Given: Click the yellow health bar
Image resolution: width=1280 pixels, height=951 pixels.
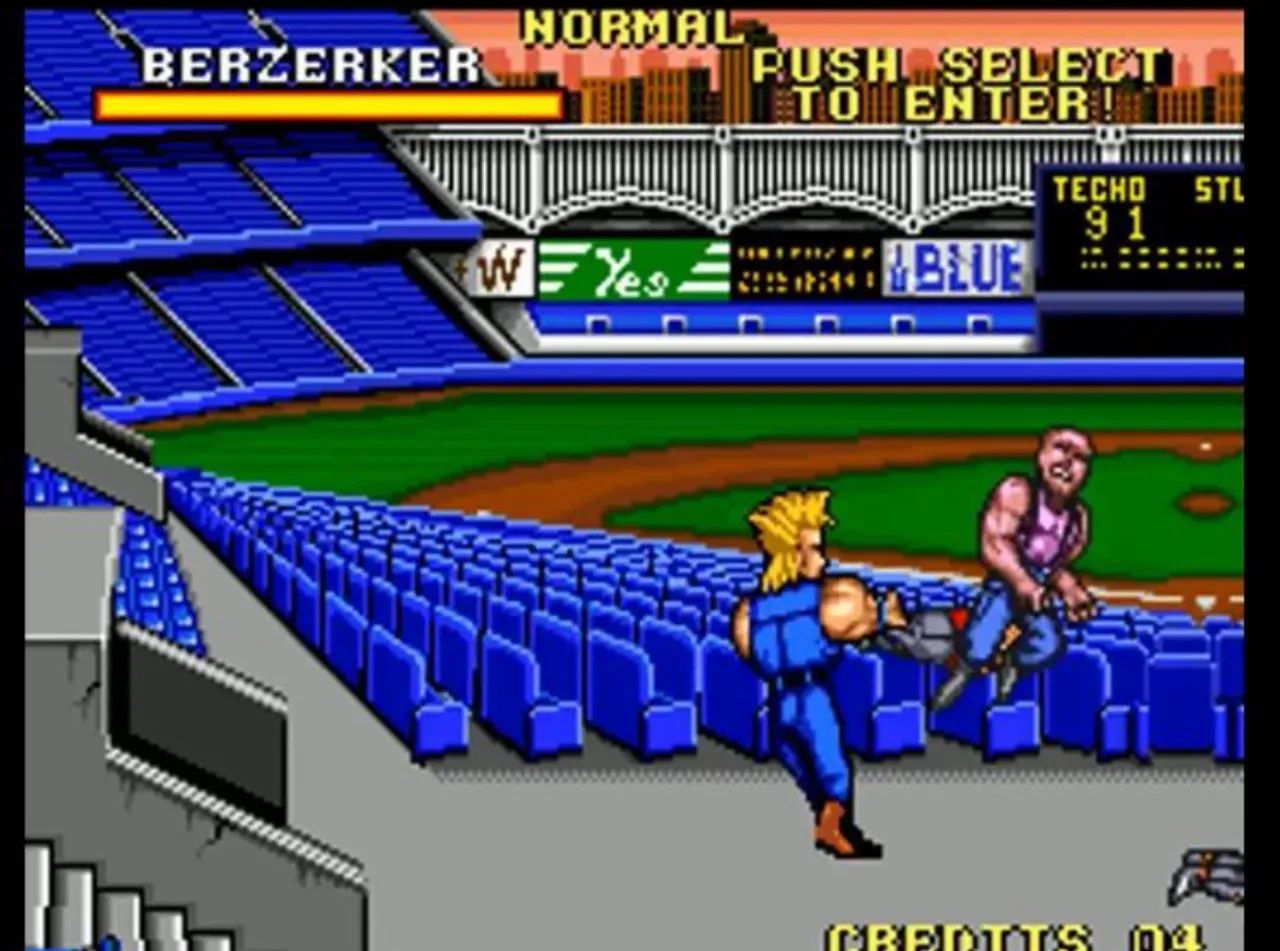Looking at the screenshot, I should [x=330, y=105].
